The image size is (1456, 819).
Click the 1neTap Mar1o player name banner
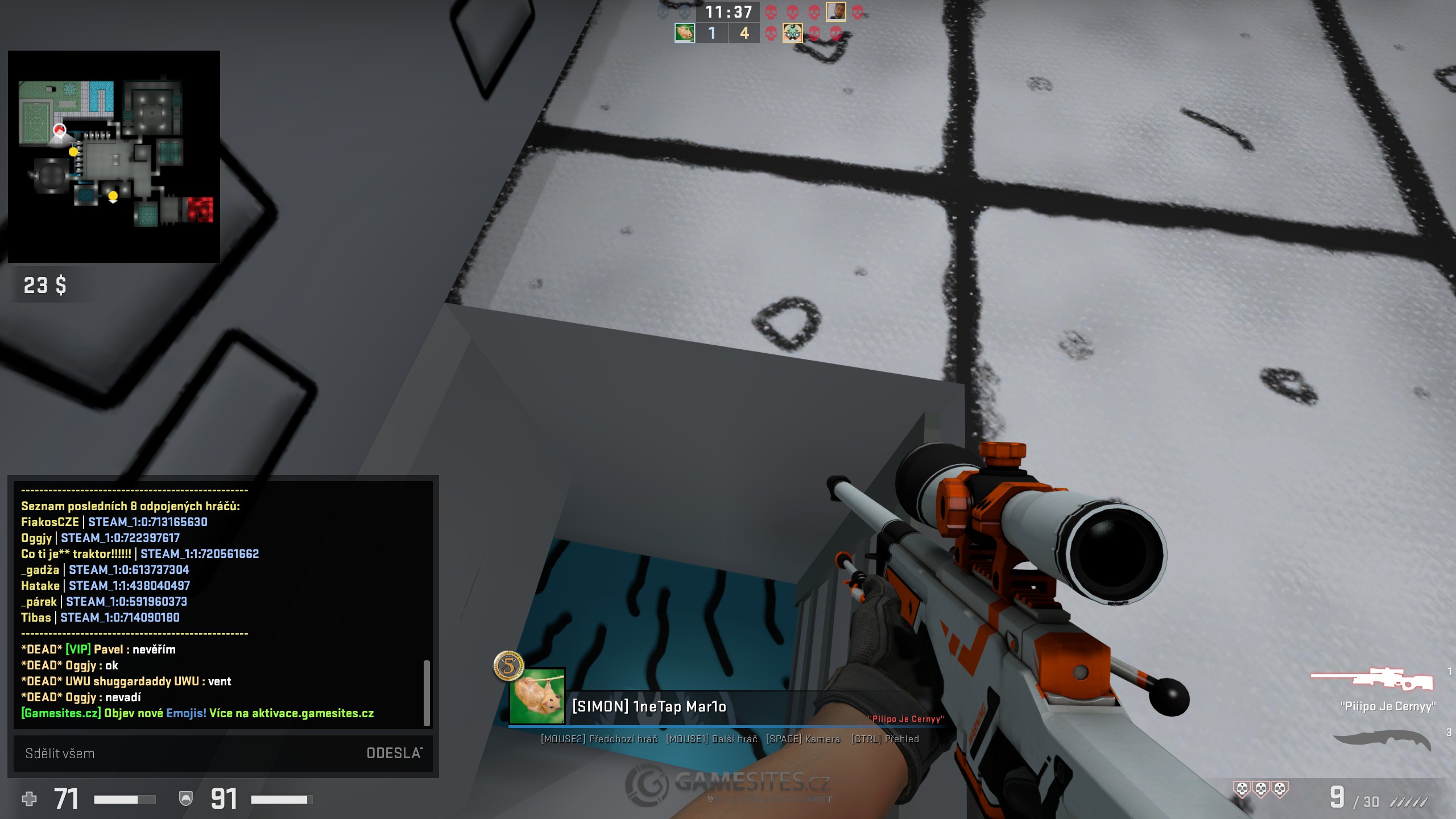649,707
